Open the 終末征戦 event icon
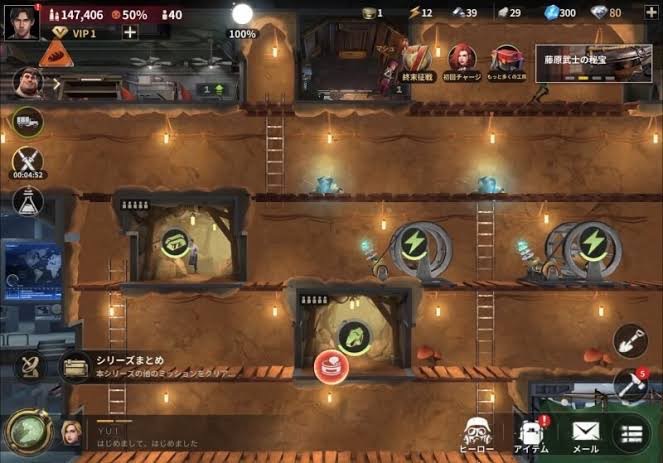This screenshot has width=663, height=463. tap(416, 62)
